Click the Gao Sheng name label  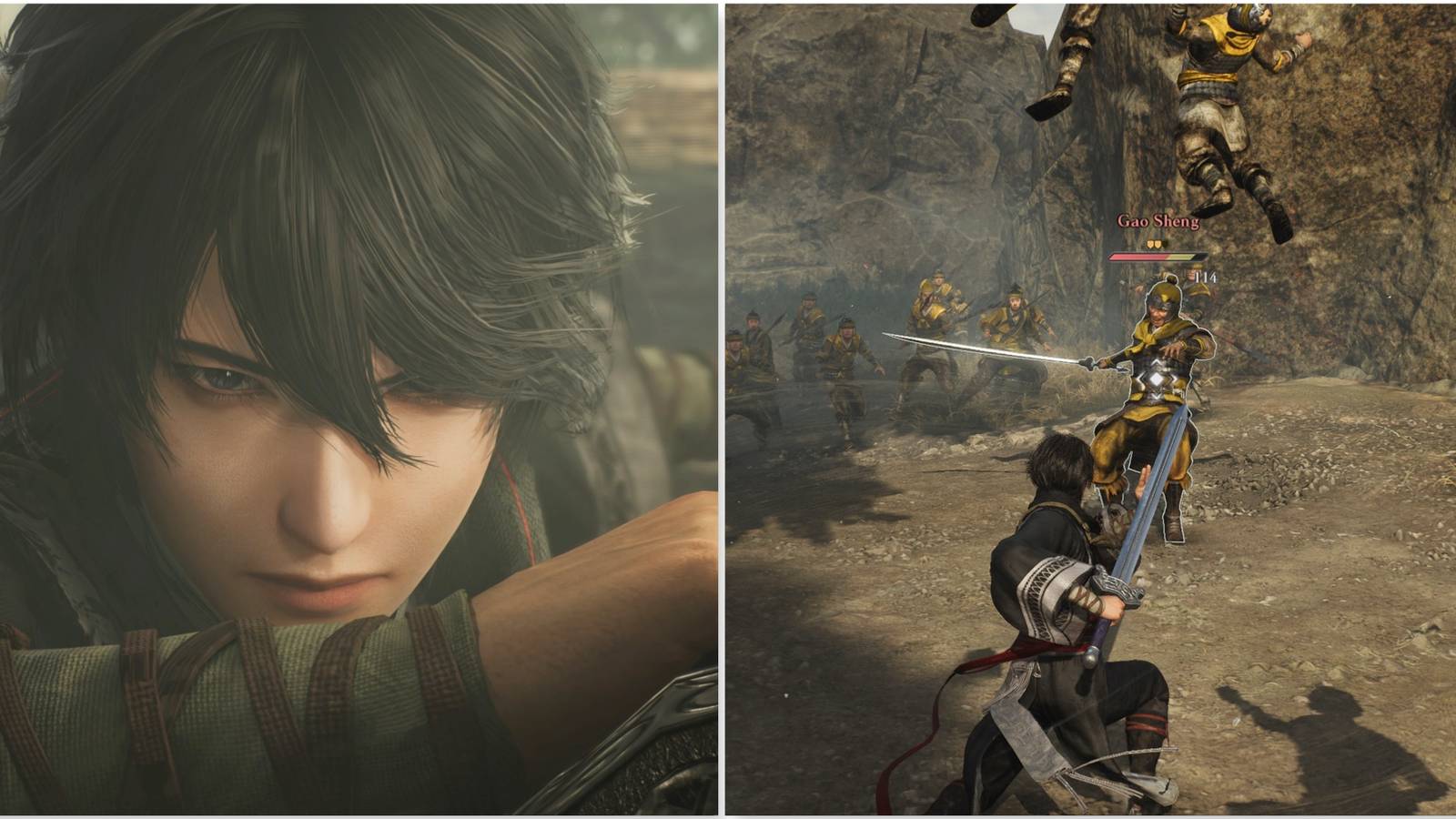point(1158,221)
